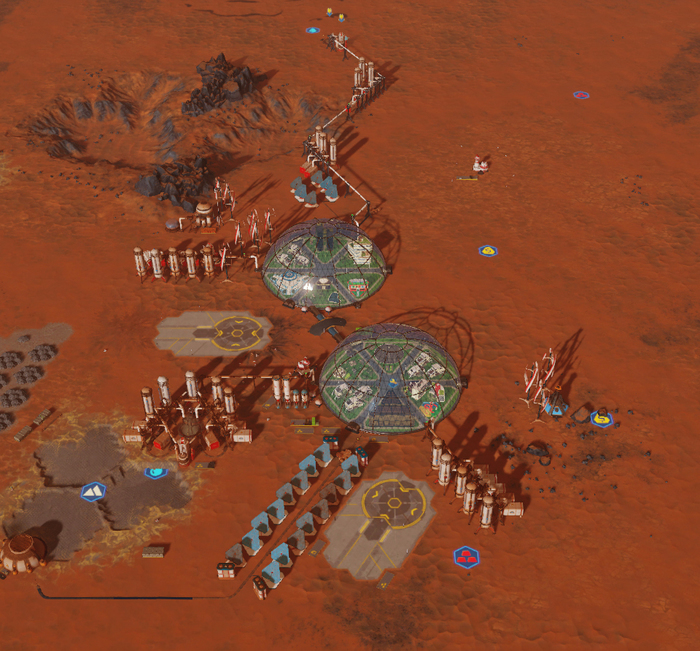
Task: Select the hexagon marker with red icon
Action: click(x=466, y=557)
